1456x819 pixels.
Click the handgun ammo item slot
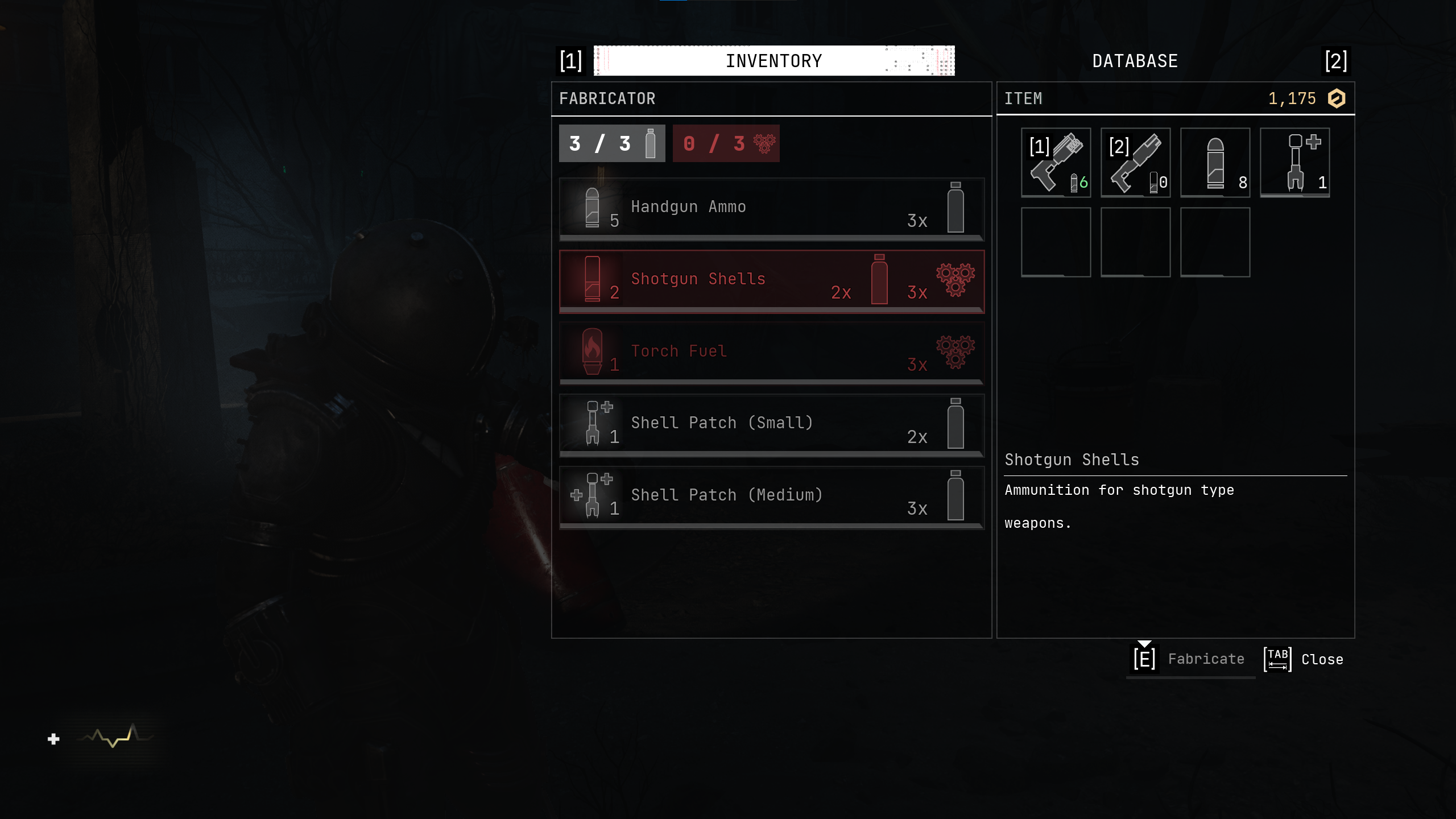pos(1215,163)
